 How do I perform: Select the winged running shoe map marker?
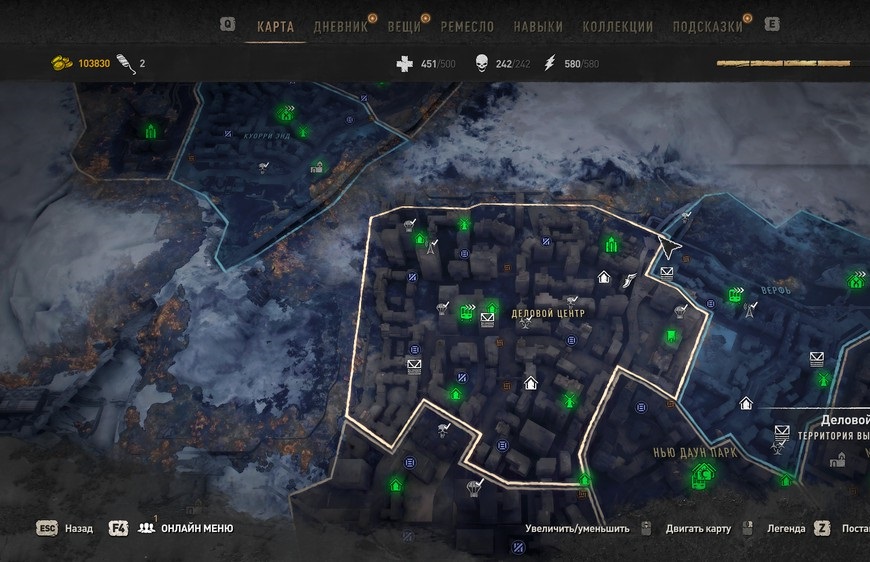(x=629, y=282)
